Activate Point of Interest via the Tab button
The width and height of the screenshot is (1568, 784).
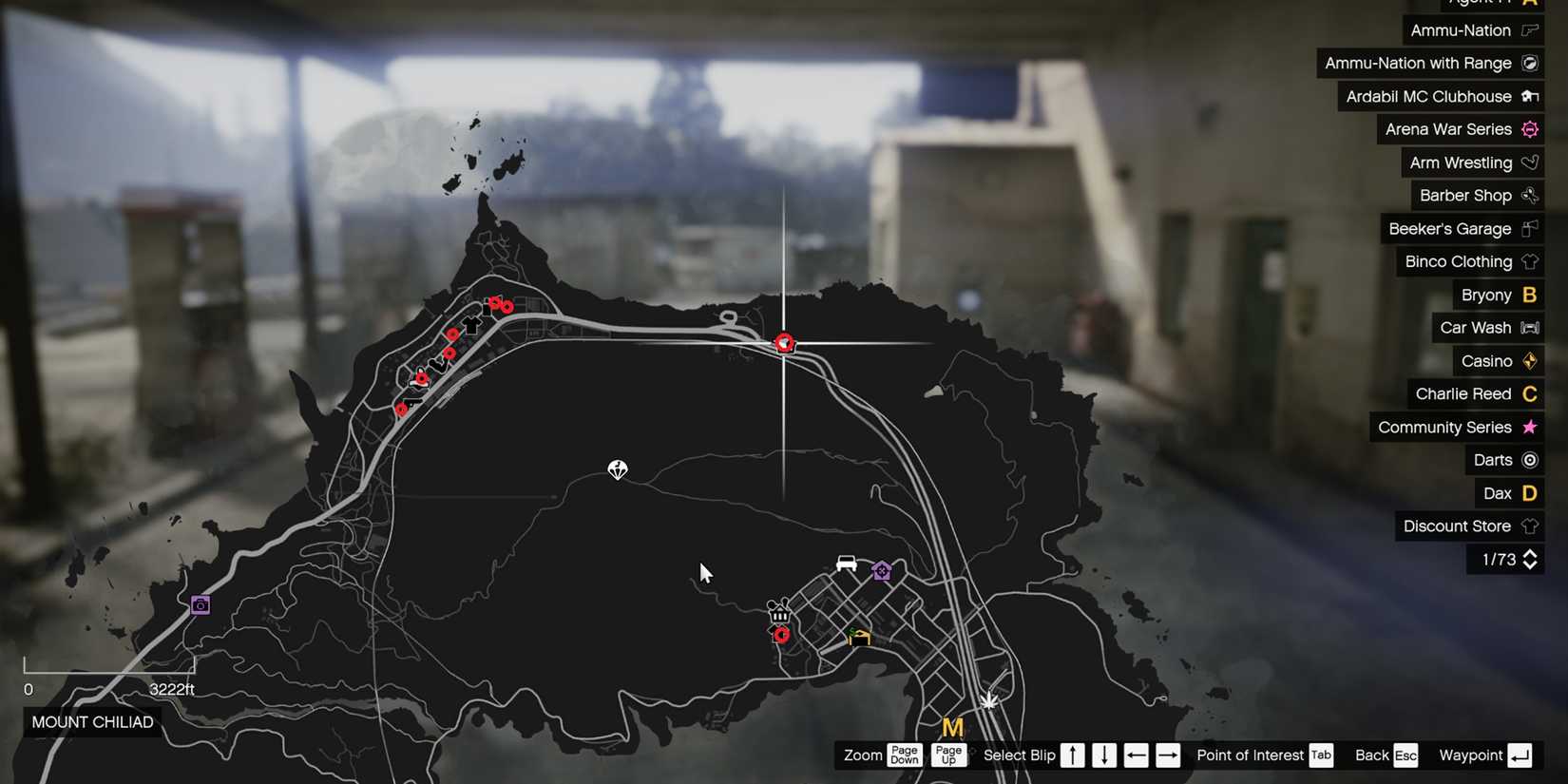tap(1321, 755)
